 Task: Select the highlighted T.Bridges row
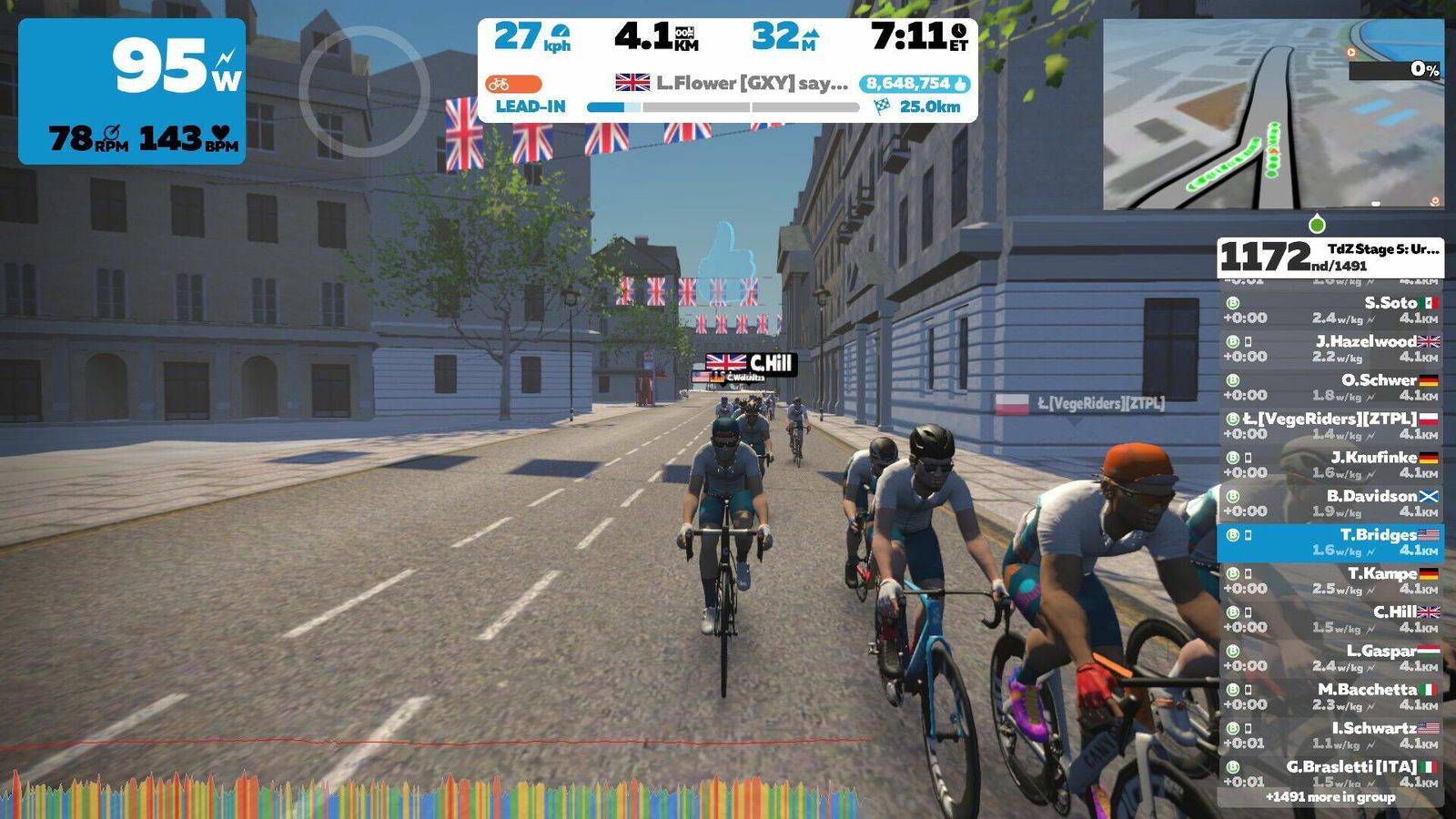tap(1330, 542)
